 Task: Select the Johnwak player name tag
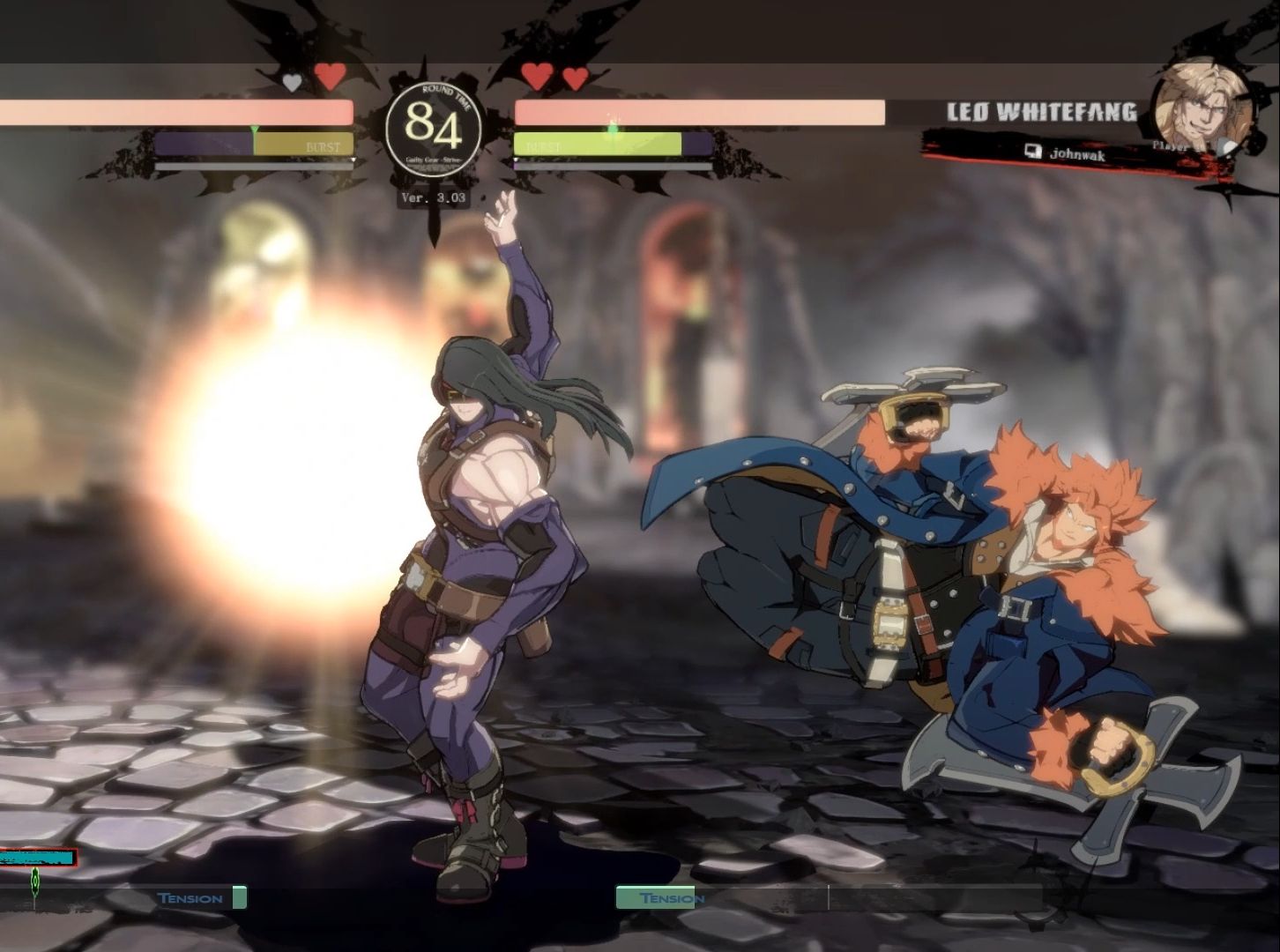pos(1075,152)
